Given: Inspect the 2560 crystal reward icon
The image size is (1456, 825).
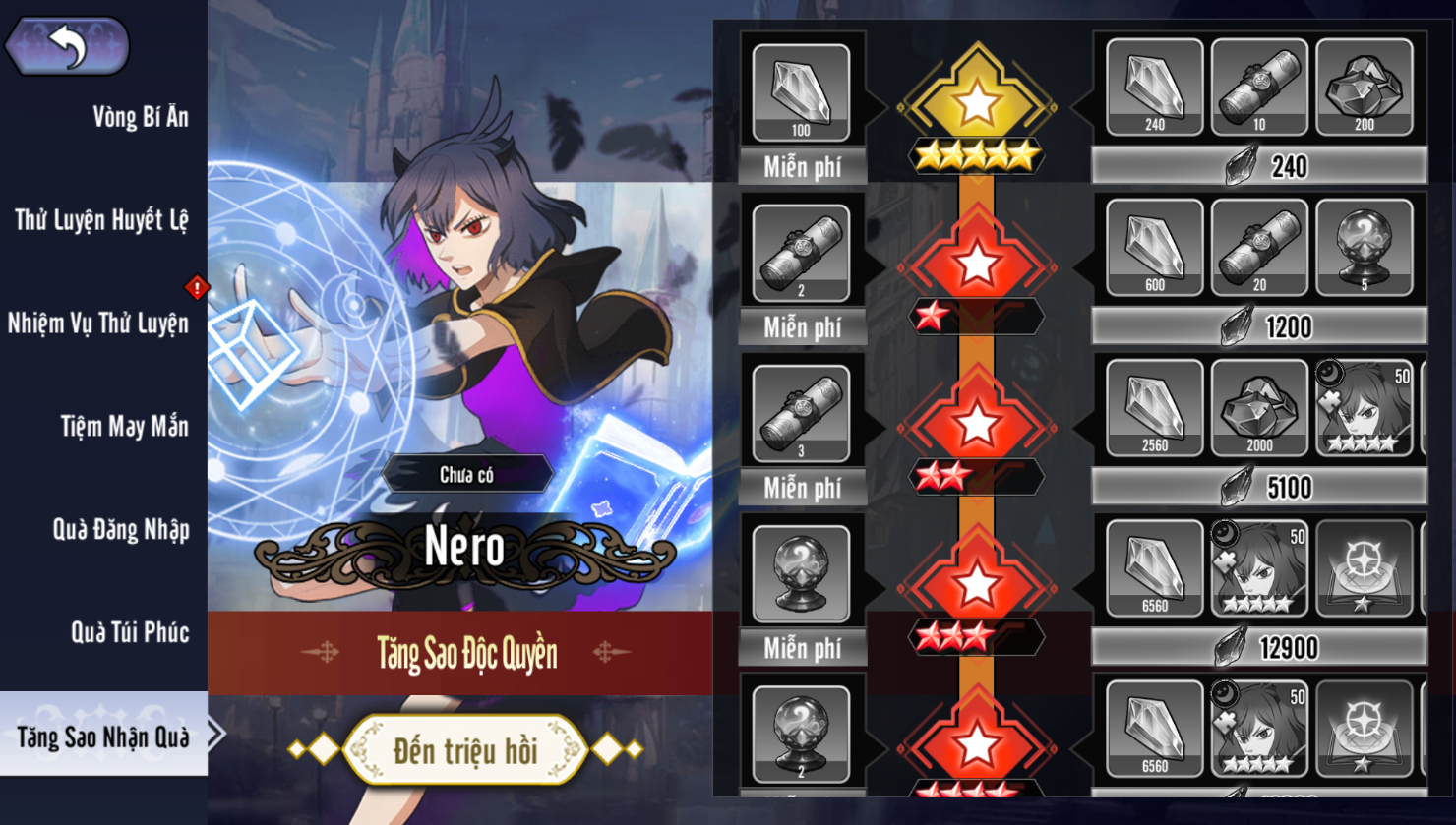Looking at the screenshot, I should [1154, 407].
